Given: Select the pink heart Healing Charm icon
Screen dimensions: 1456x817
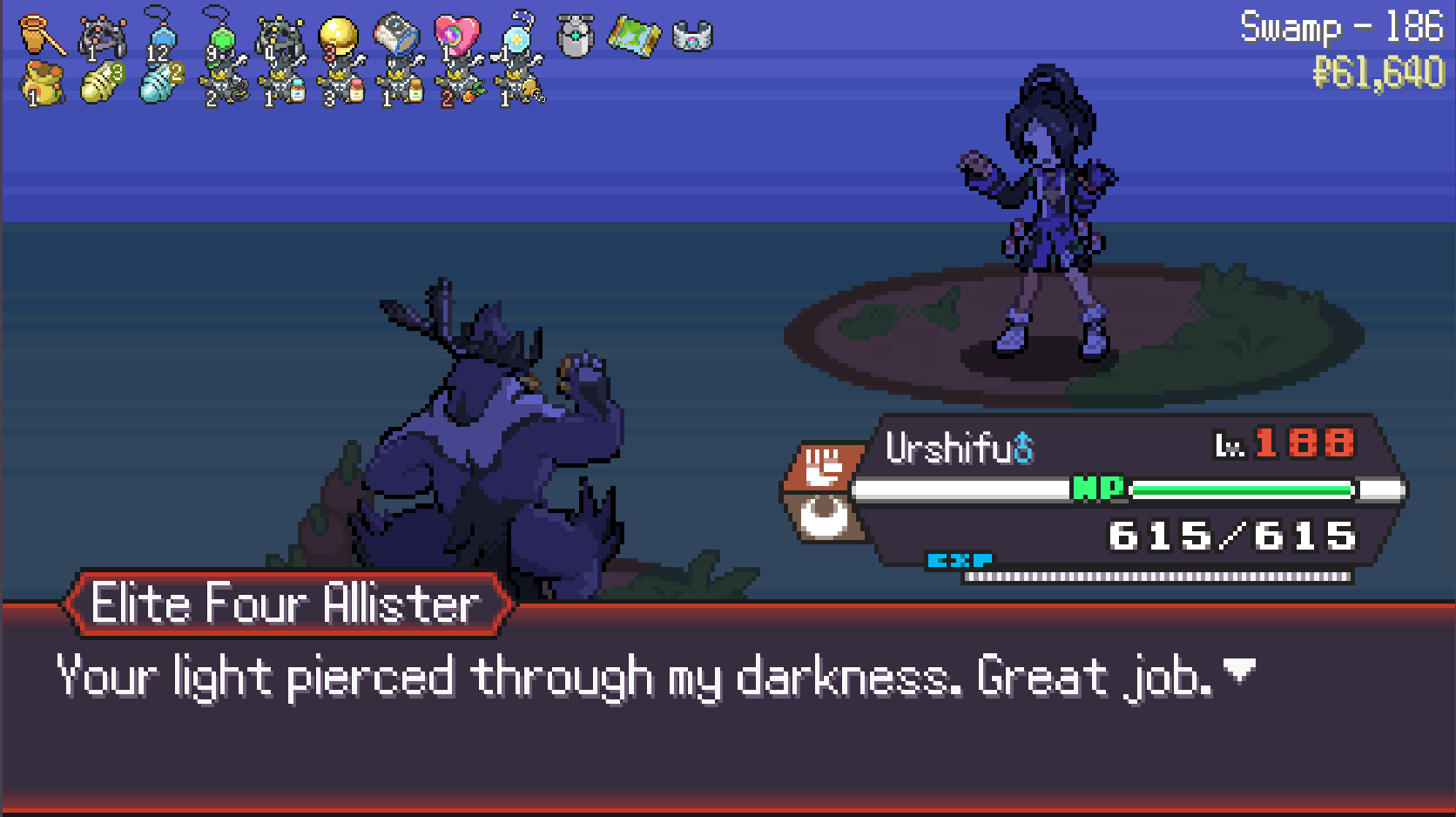Looking at the screenshot, I should click(x=456, y=37).
